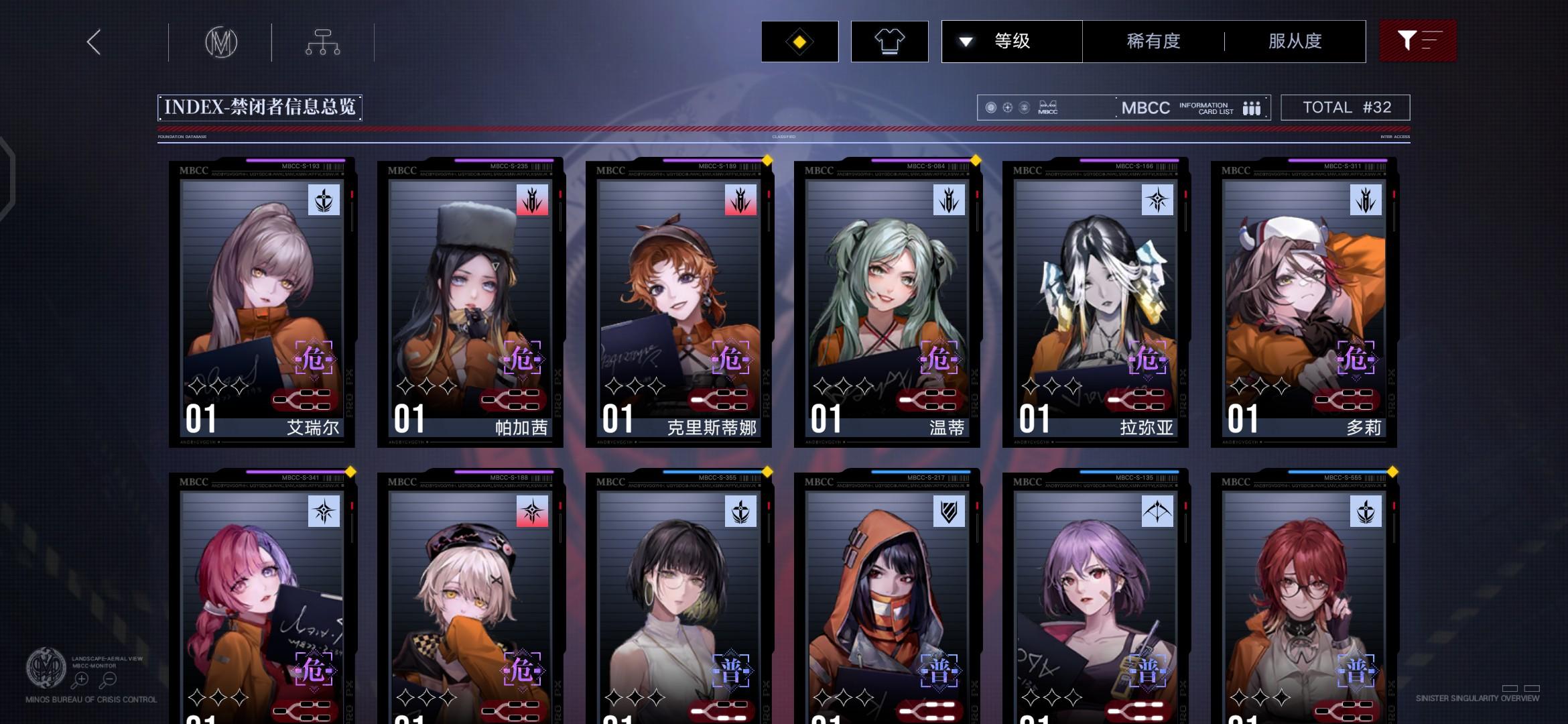The image size is (1568, 724).
Task: Click the zoom-in magnifier icon at bottom left
Action: (80, 678)
